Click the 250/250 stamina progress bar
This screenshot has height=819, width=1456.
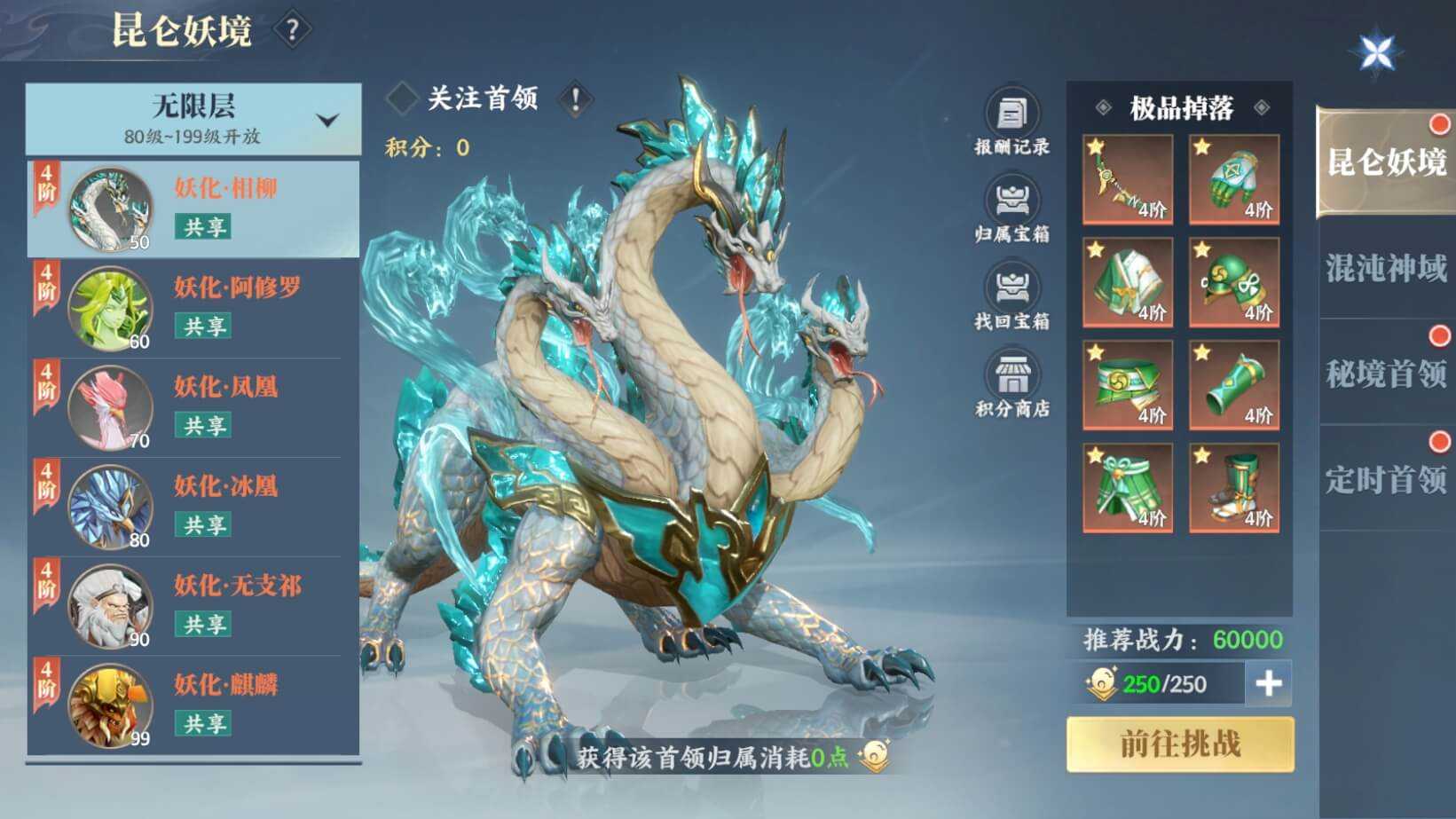[1162, 685]
